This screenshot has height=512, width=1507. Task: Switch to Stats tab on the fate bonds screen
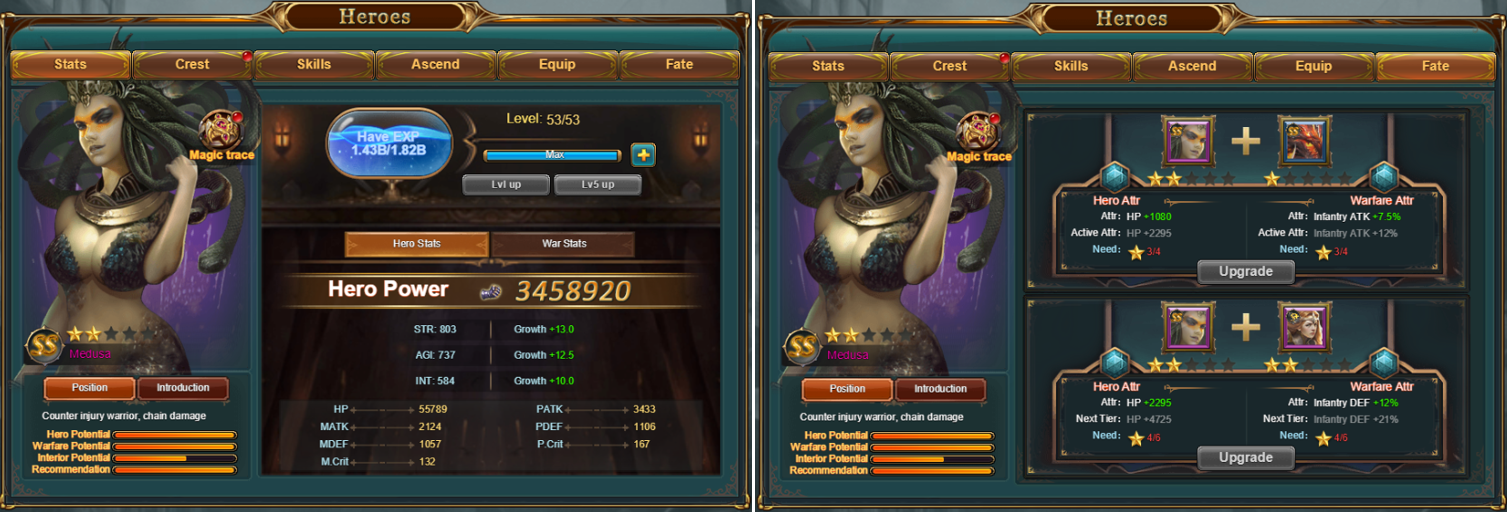coord(828,66)
